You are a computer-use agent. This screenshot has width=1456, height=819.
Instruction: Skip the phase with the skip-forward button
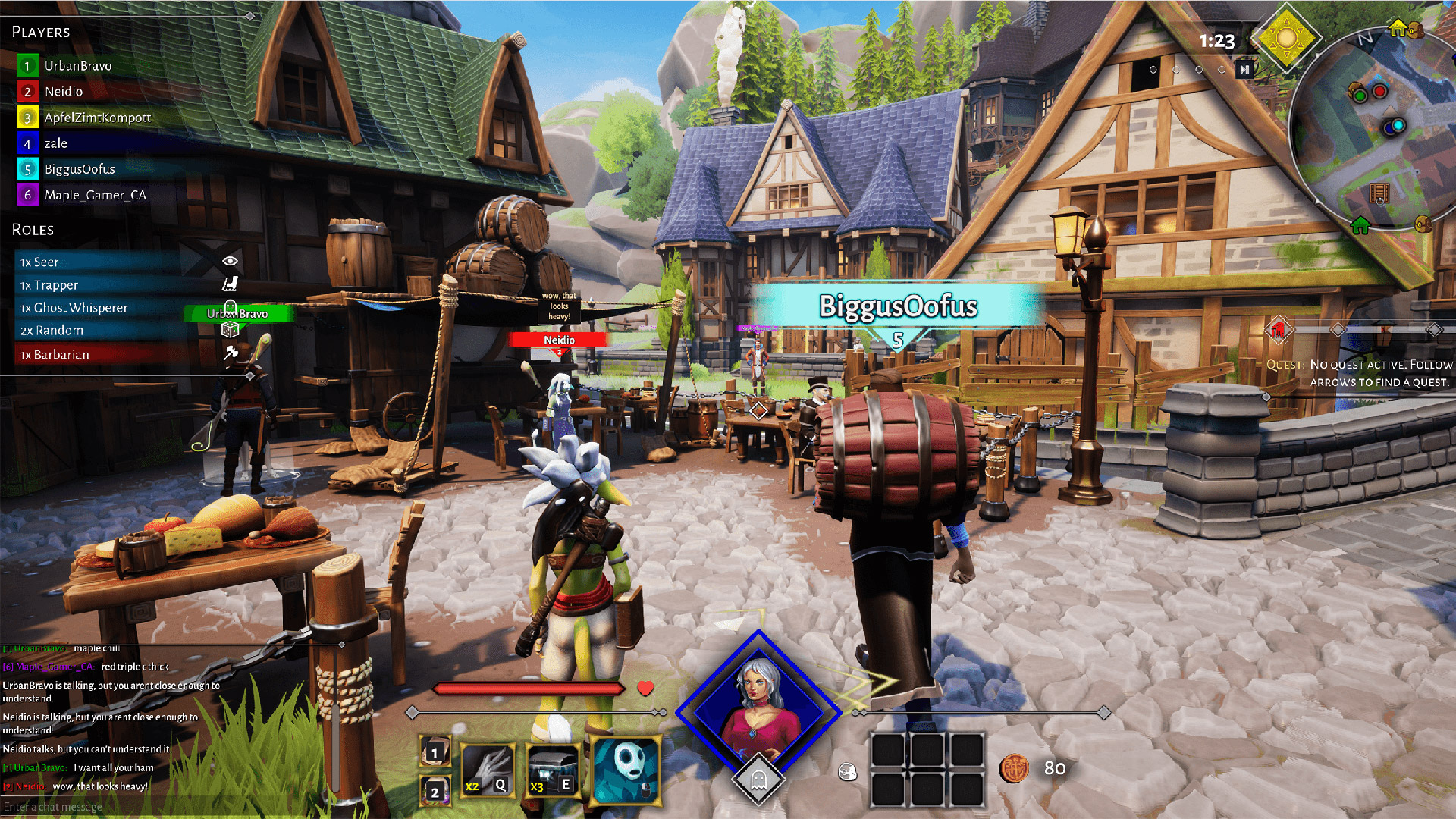pyautogui.click(x=1244, y=70)
